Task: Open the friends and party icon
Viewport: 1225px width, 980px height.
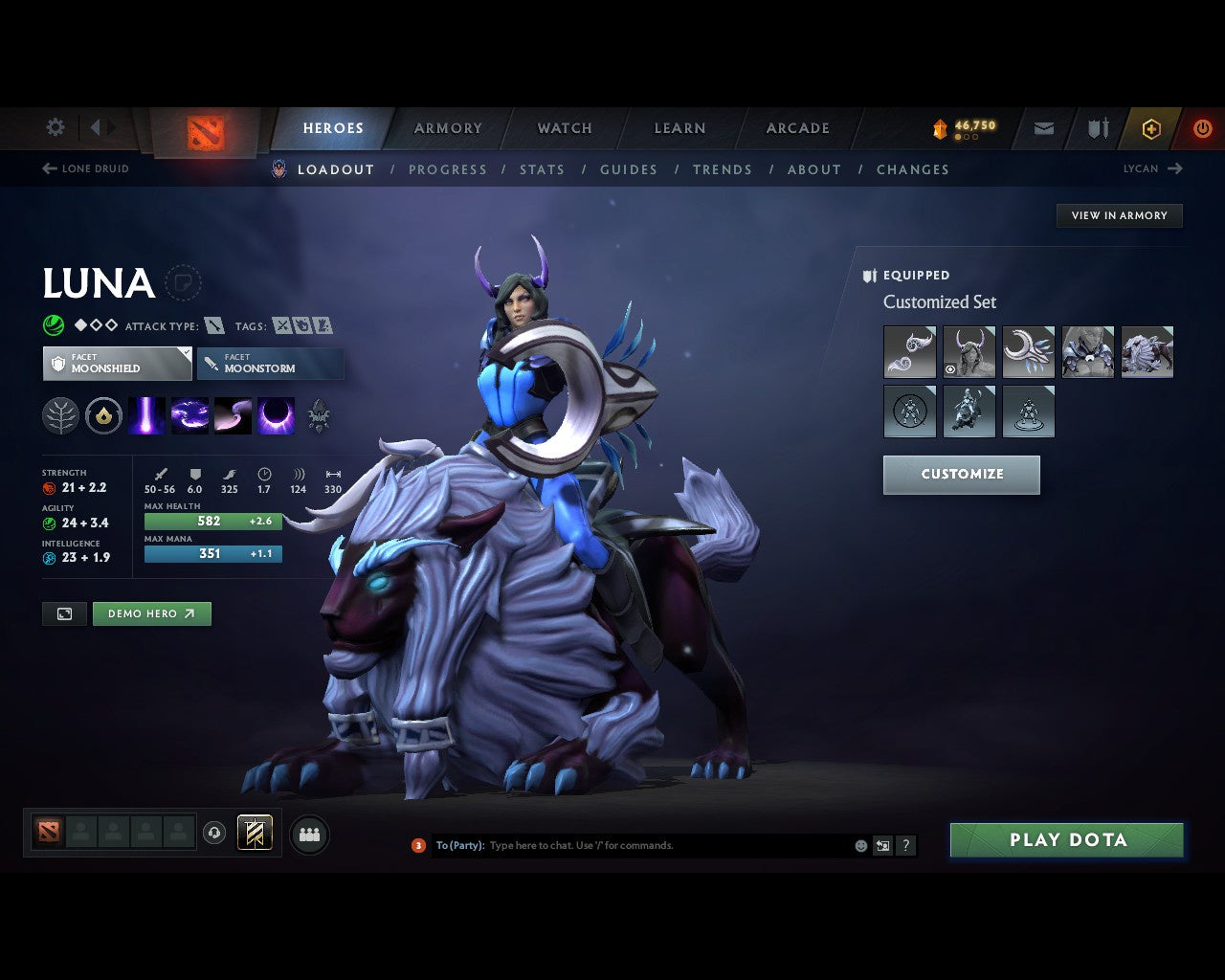Action: click(x=309, y=835)
